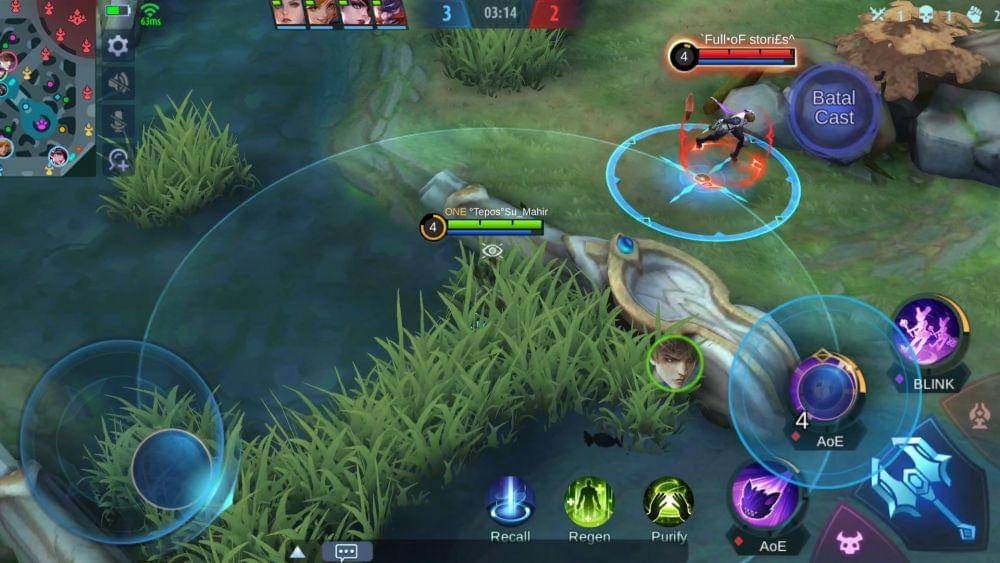Cast the Purify battle spell

point(668,502)
